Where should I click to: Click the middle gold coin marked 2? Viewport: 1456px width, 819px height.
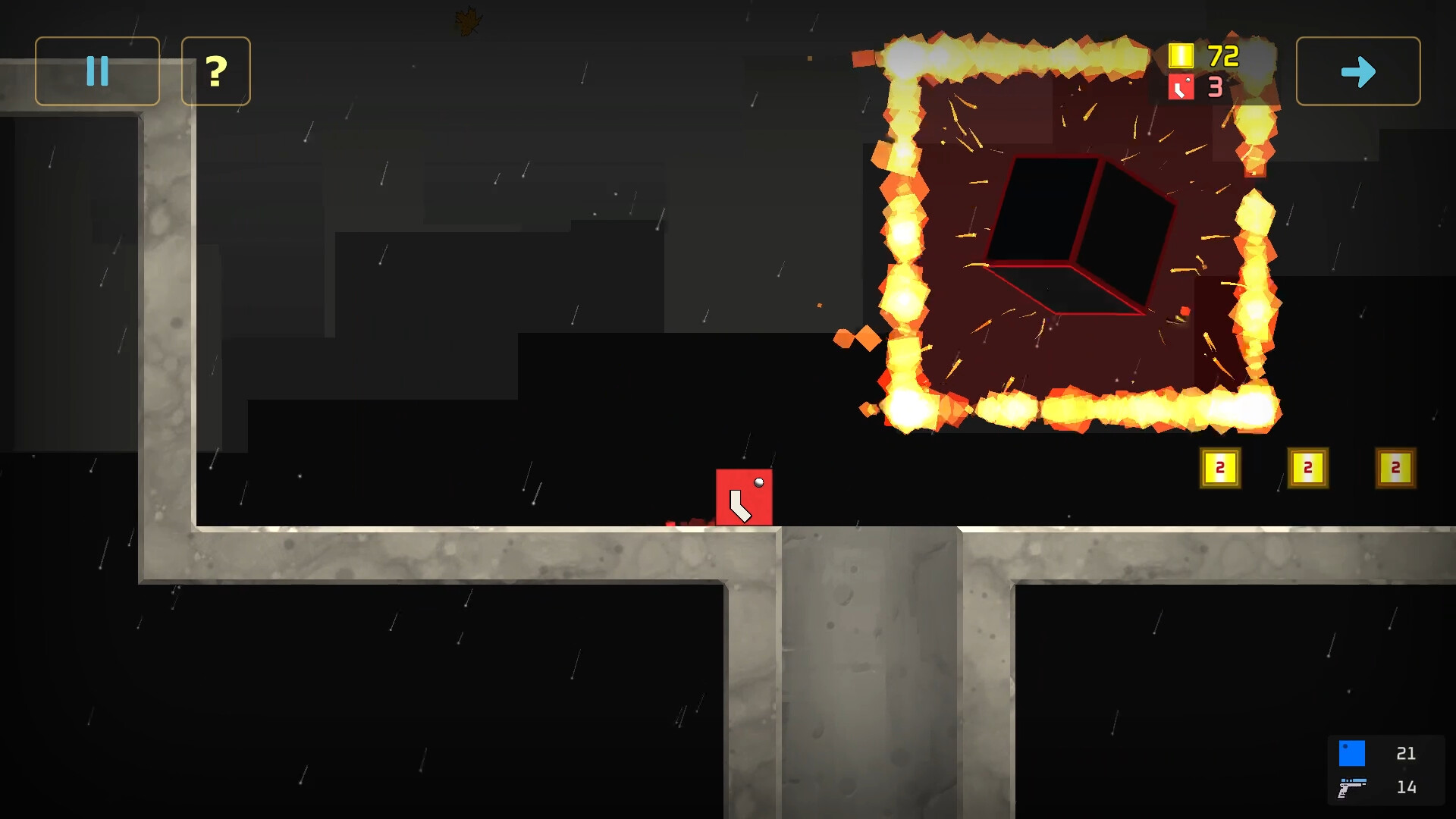[x=1308, y=468]
